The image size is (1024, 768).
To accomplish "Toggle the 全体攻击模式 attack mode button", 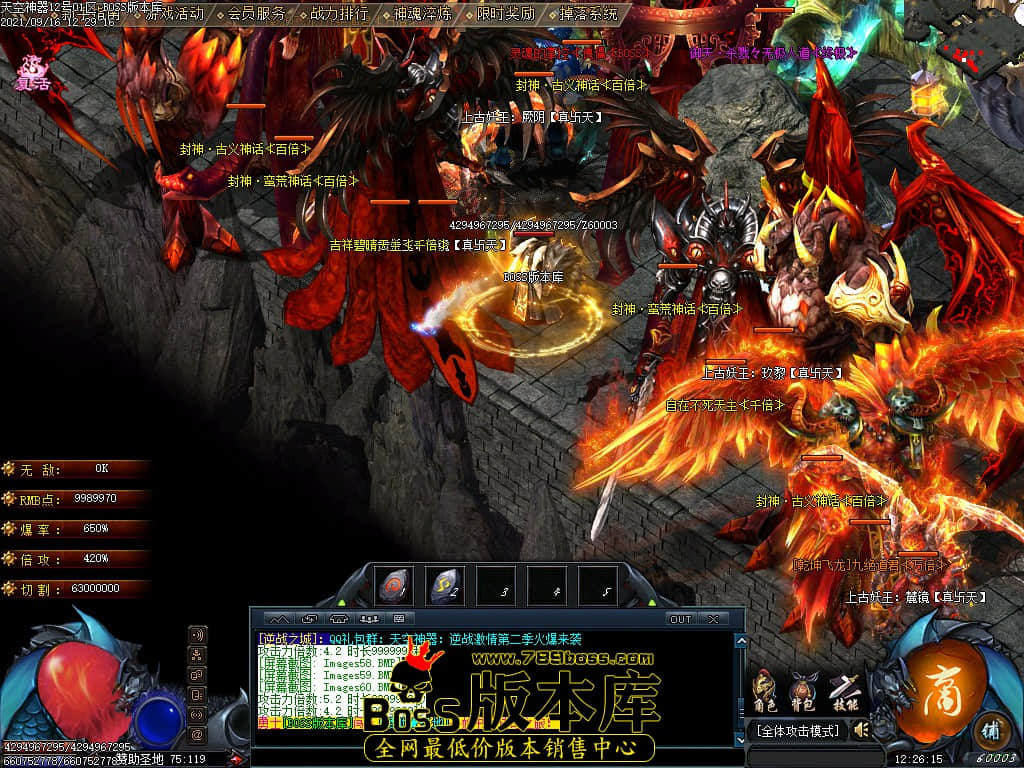I will tap(797, 731).
